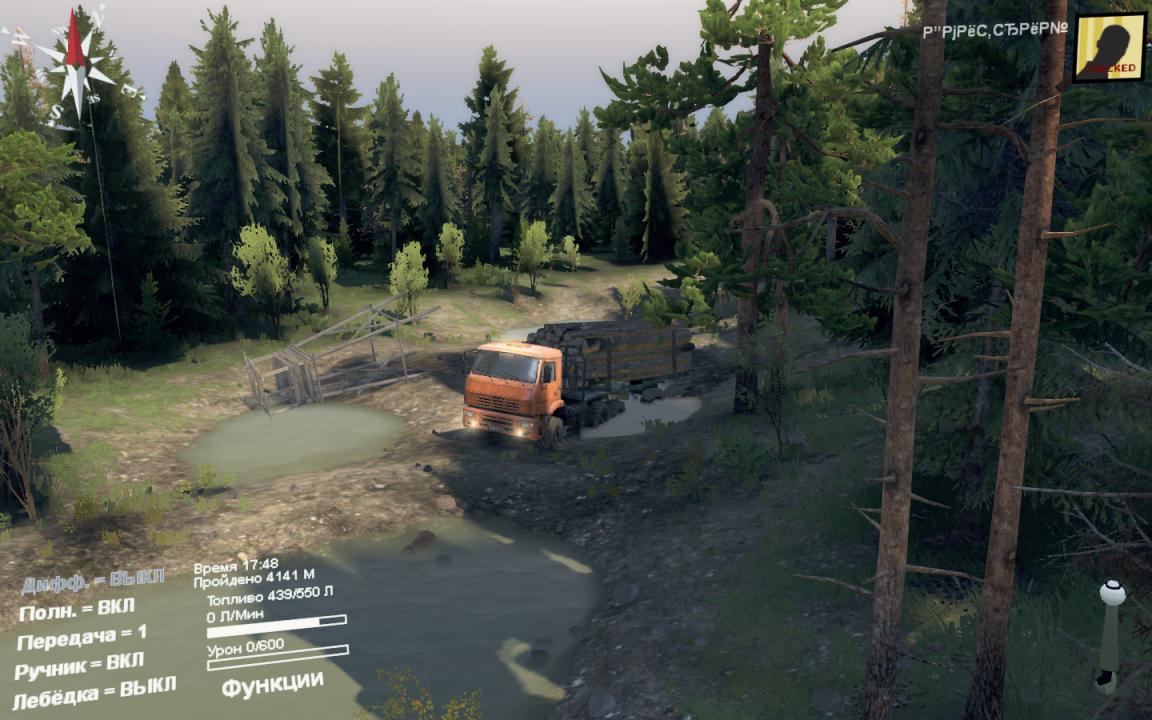
Task: Select the player avatar portrait
Action: 1109,47
